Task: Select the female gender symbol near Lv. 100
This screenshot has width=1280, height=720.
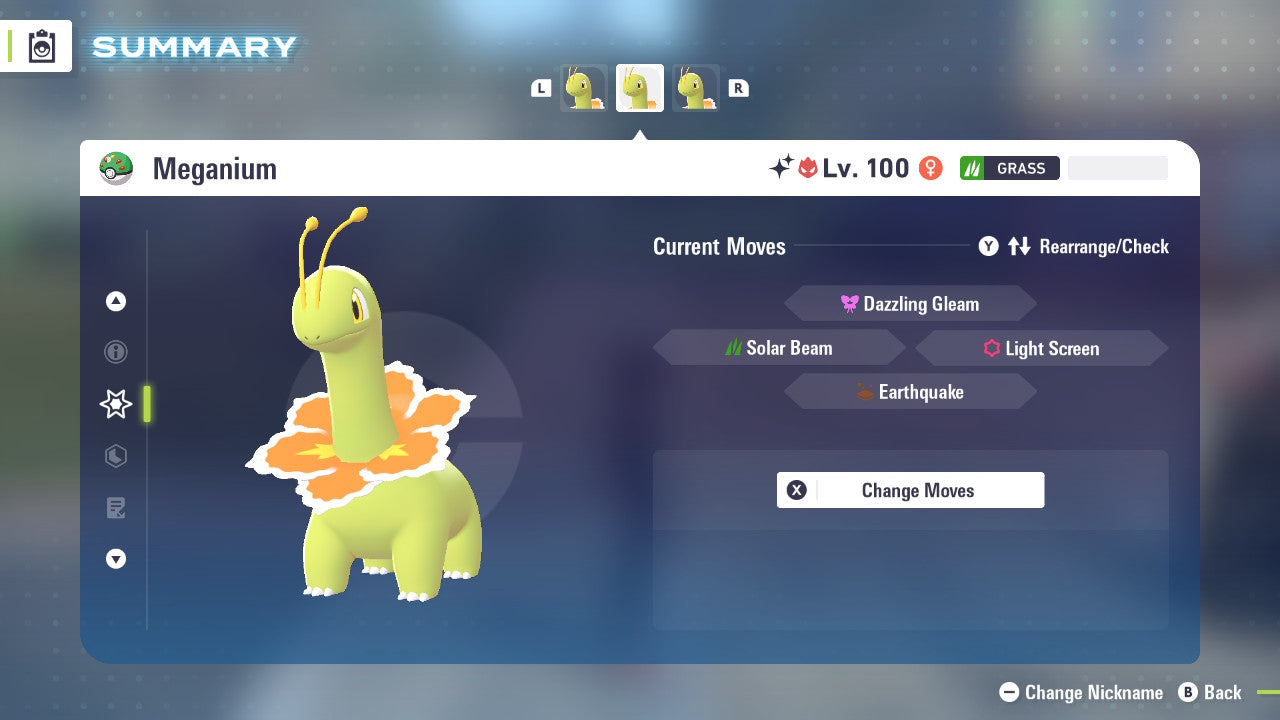Action: pyautogui.click(x=930, y=168)
